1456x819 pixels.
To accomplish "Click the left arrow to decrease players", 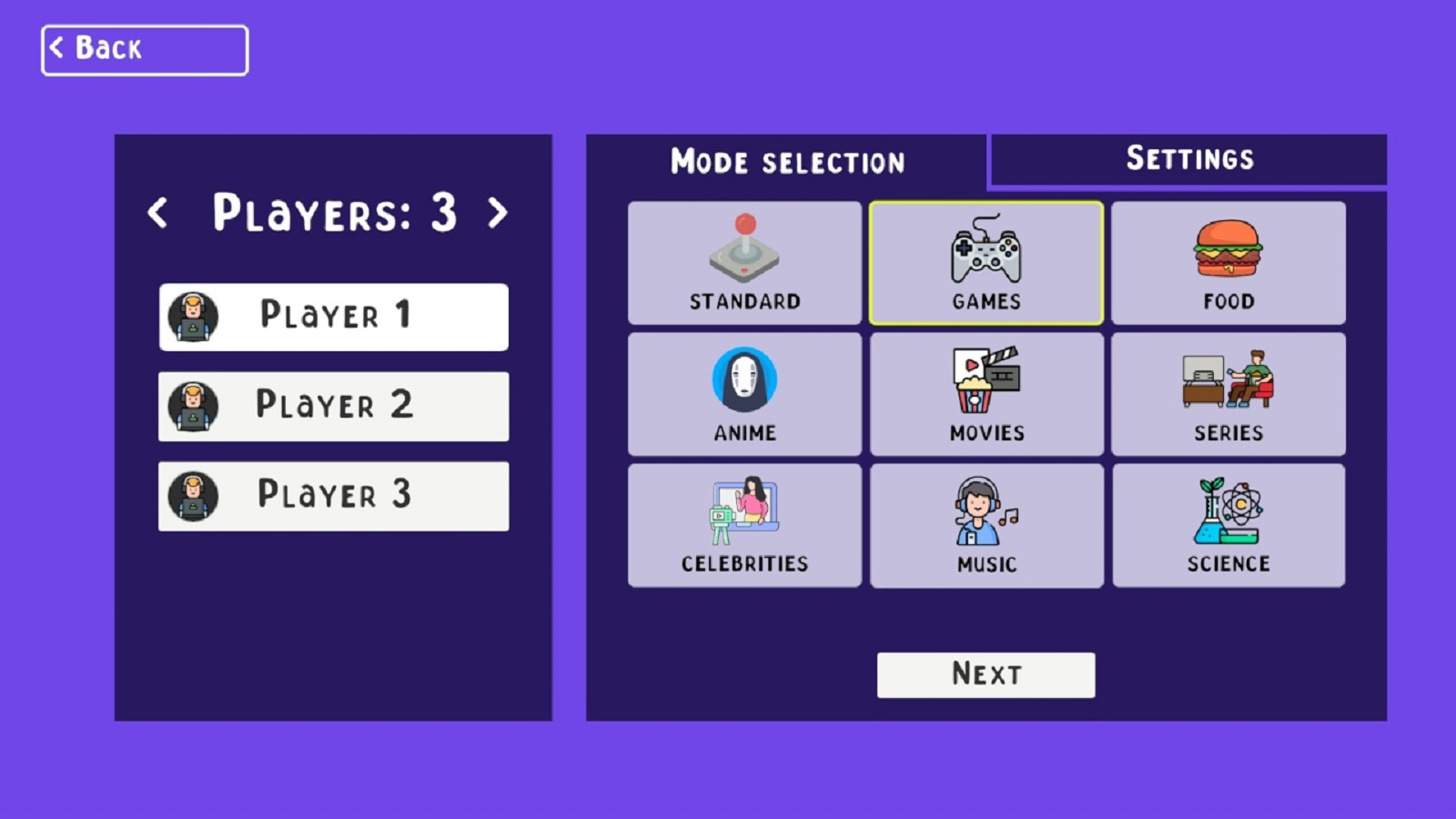I will coord(160,214).
